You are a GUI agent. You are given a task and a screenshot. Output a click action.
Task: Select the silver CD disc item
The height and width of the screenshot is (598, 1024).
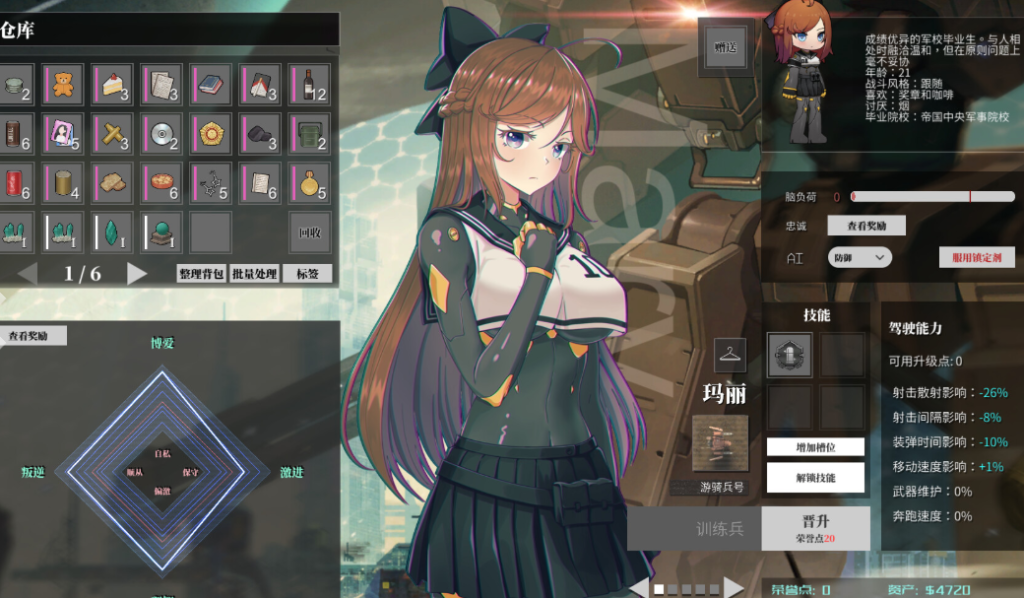161,133
